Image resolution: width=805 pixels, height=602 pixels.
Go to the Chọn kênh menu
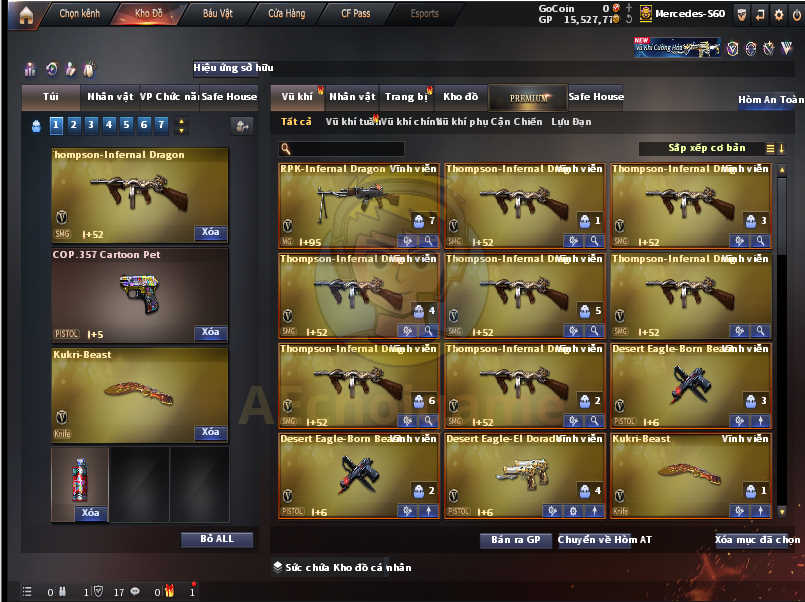(82, 14)
